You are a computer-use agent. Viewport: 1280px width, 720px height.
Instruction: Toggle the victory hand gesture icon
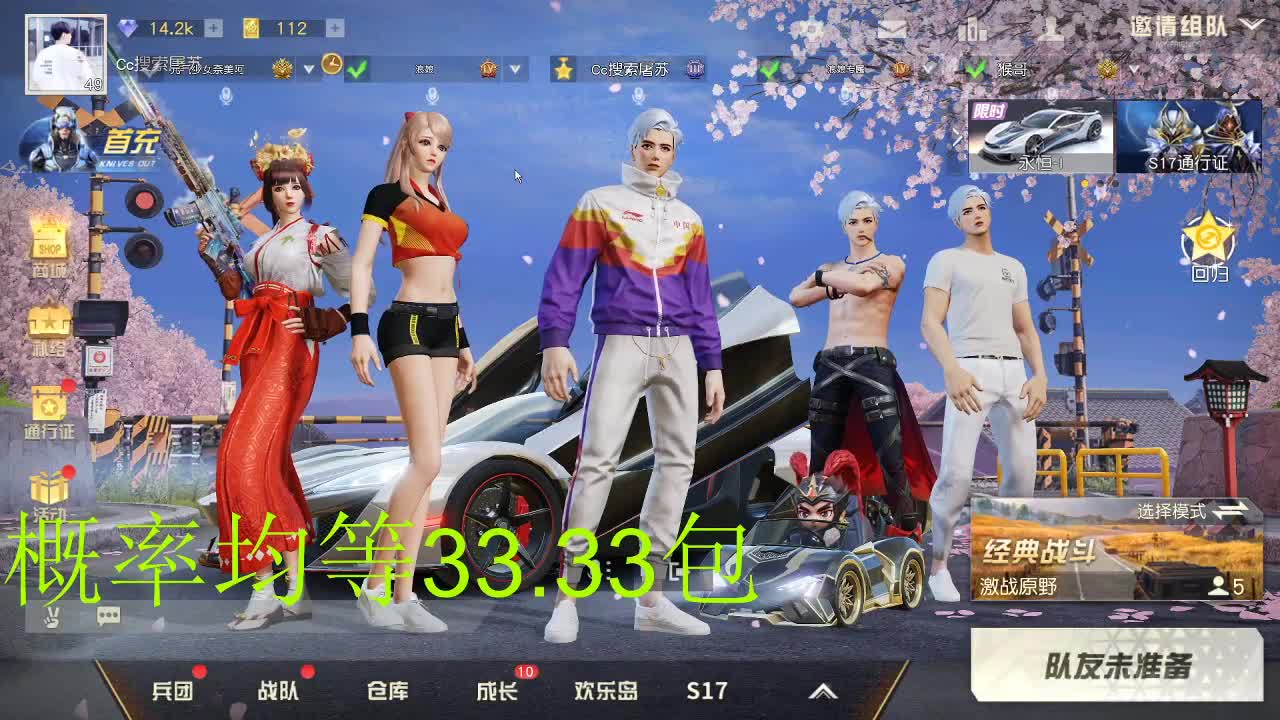click(53, 617)
